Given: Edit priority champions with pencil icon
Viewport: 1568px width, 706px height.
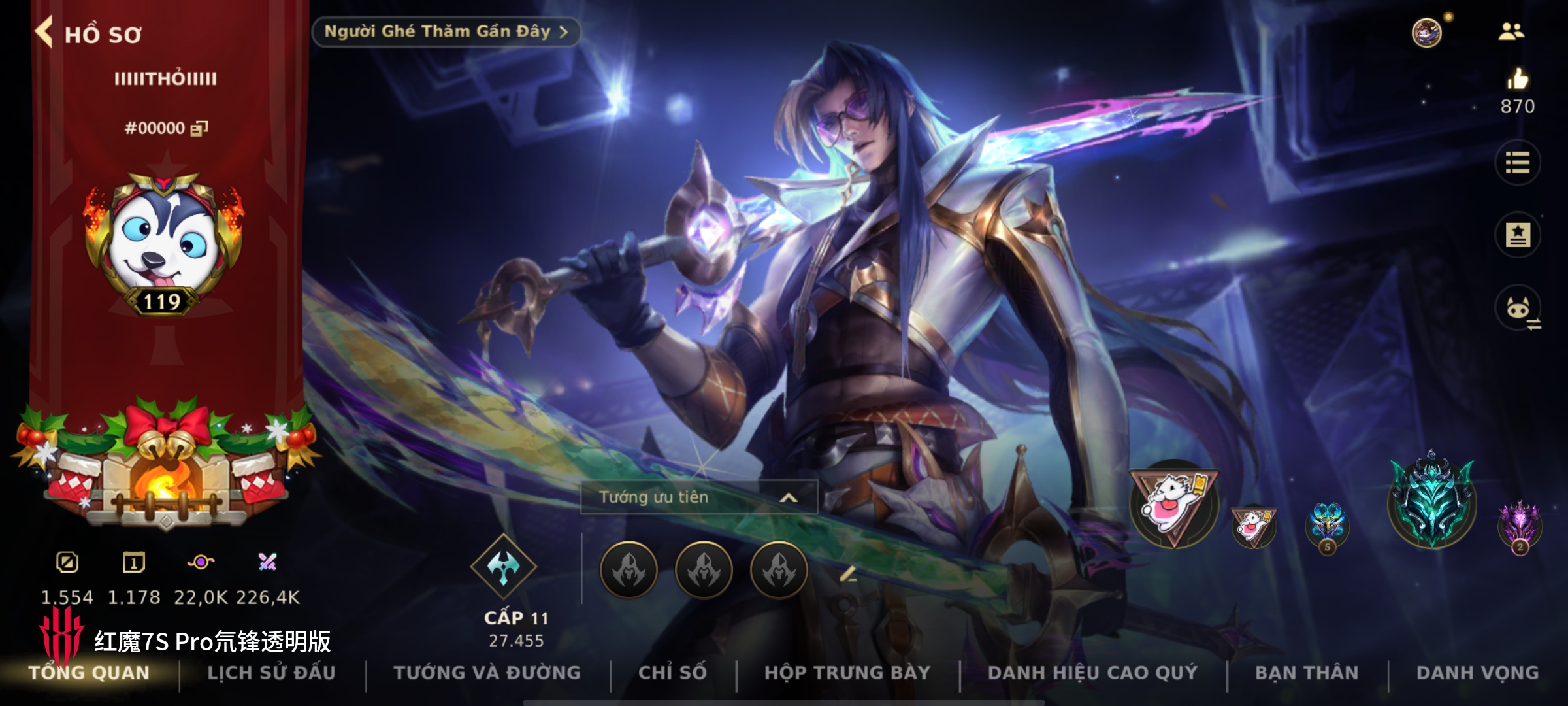Looking at the screenshot, I should tap(847, 575).
